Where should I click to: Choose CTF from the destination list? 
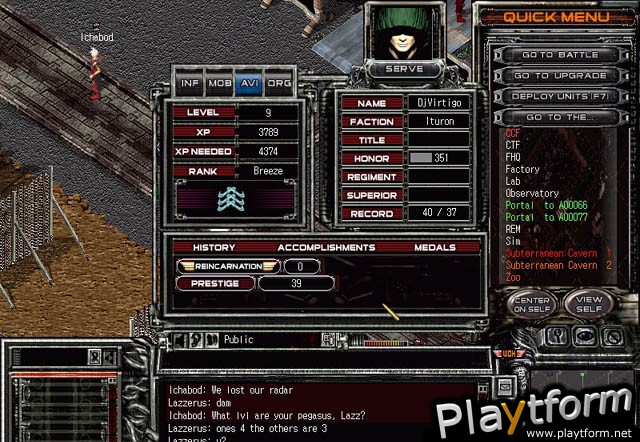coord(513,145)
